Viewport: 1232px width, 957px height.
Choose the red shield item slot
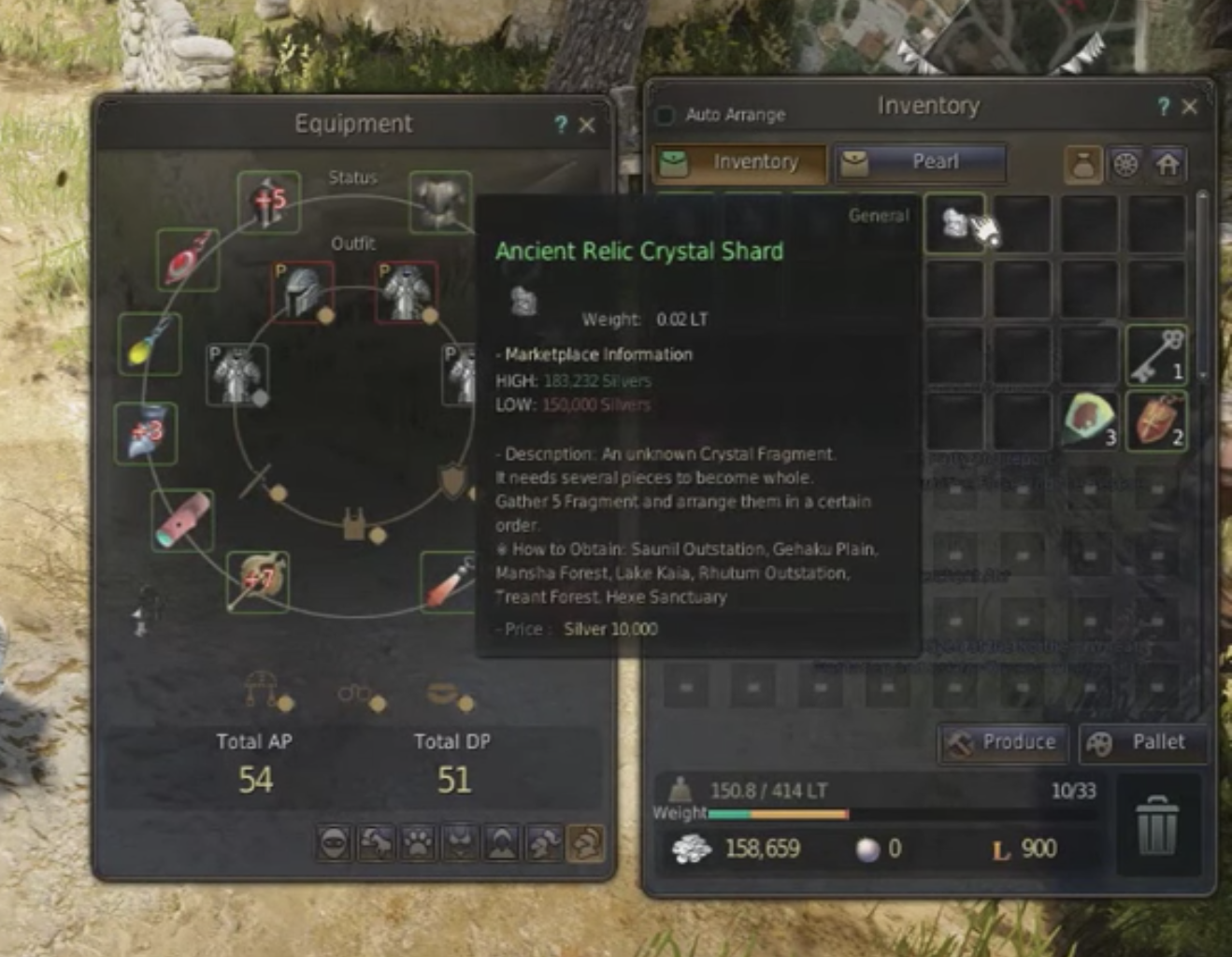pos(1156,421)
